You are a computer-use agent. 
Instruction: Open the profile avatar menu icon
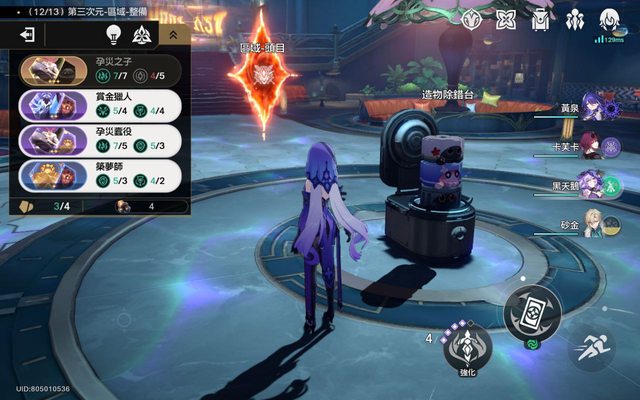point(608,19)
